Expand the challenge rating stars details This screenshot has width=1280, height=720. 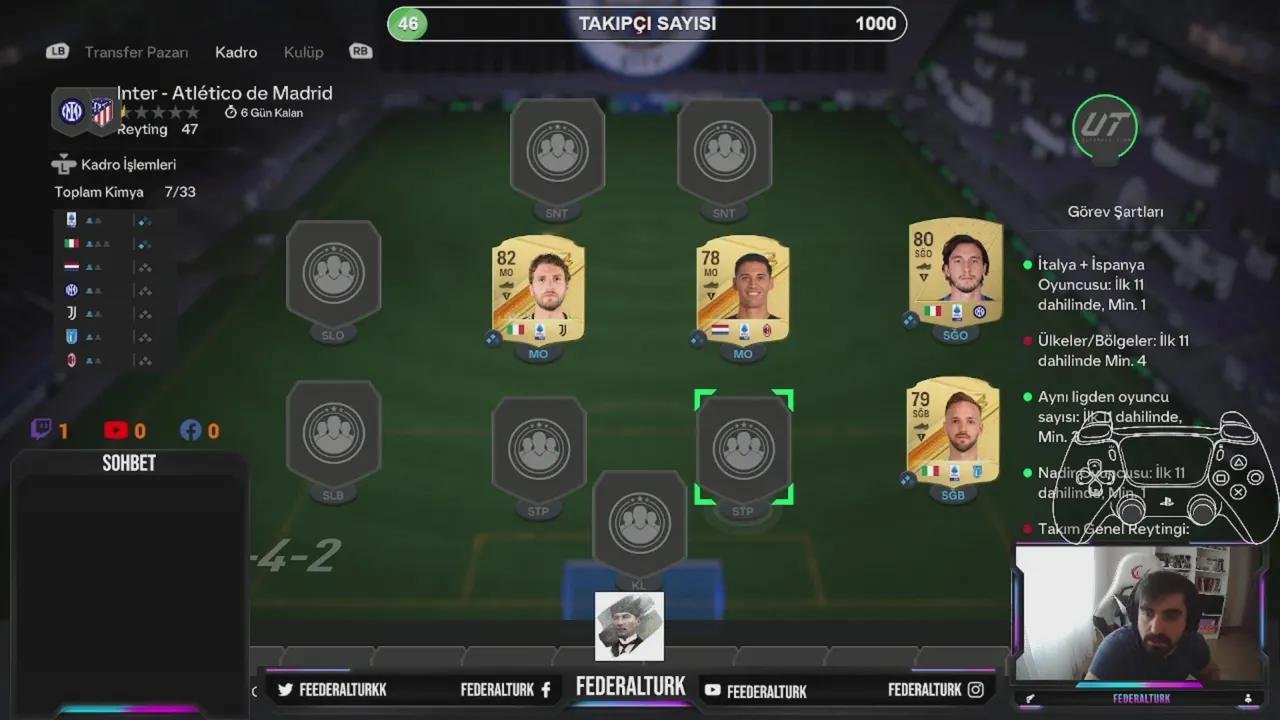160,112
